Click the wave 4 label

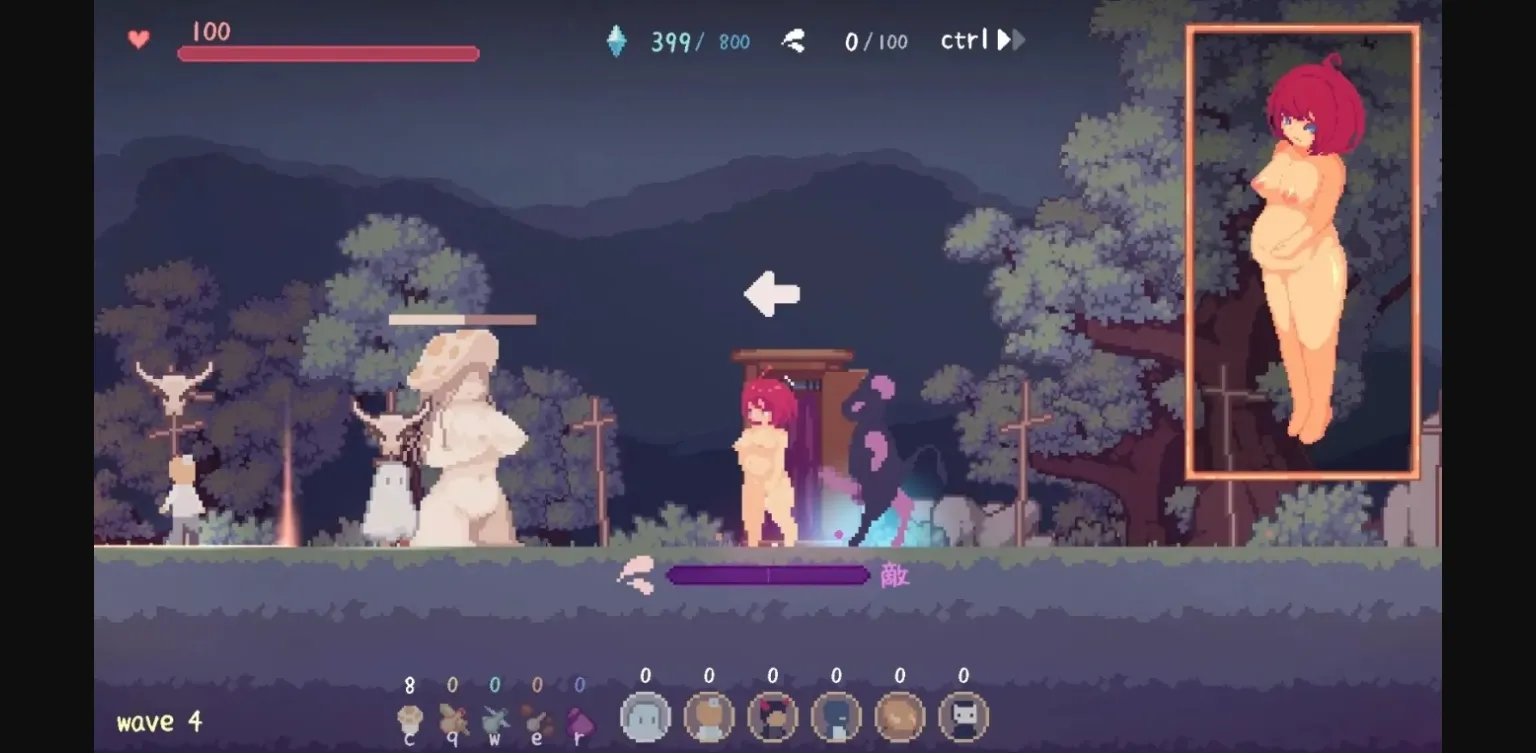158,722
